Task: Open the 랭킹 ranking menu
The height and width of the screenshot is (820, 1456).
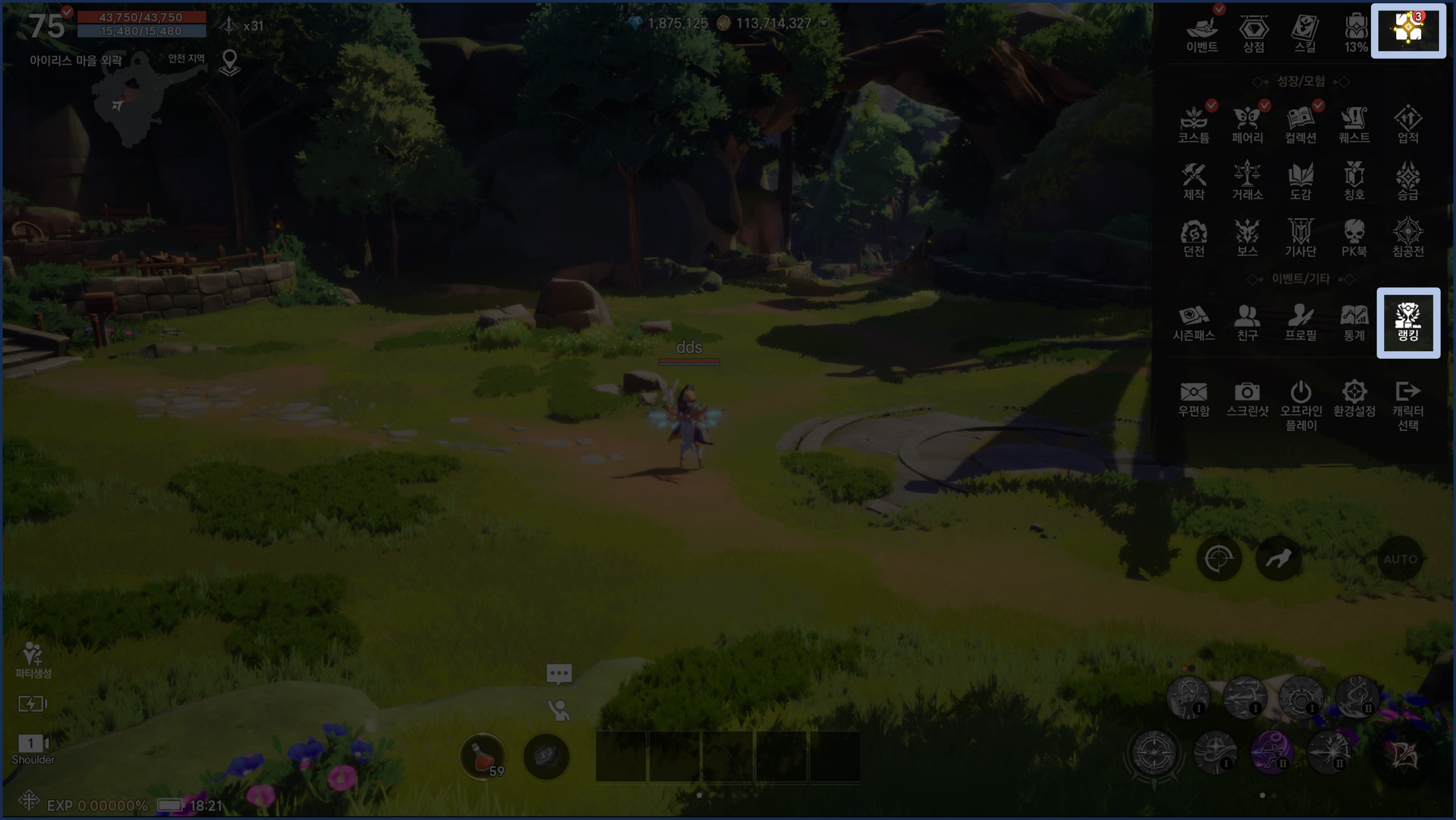Action: point(1407,323)
